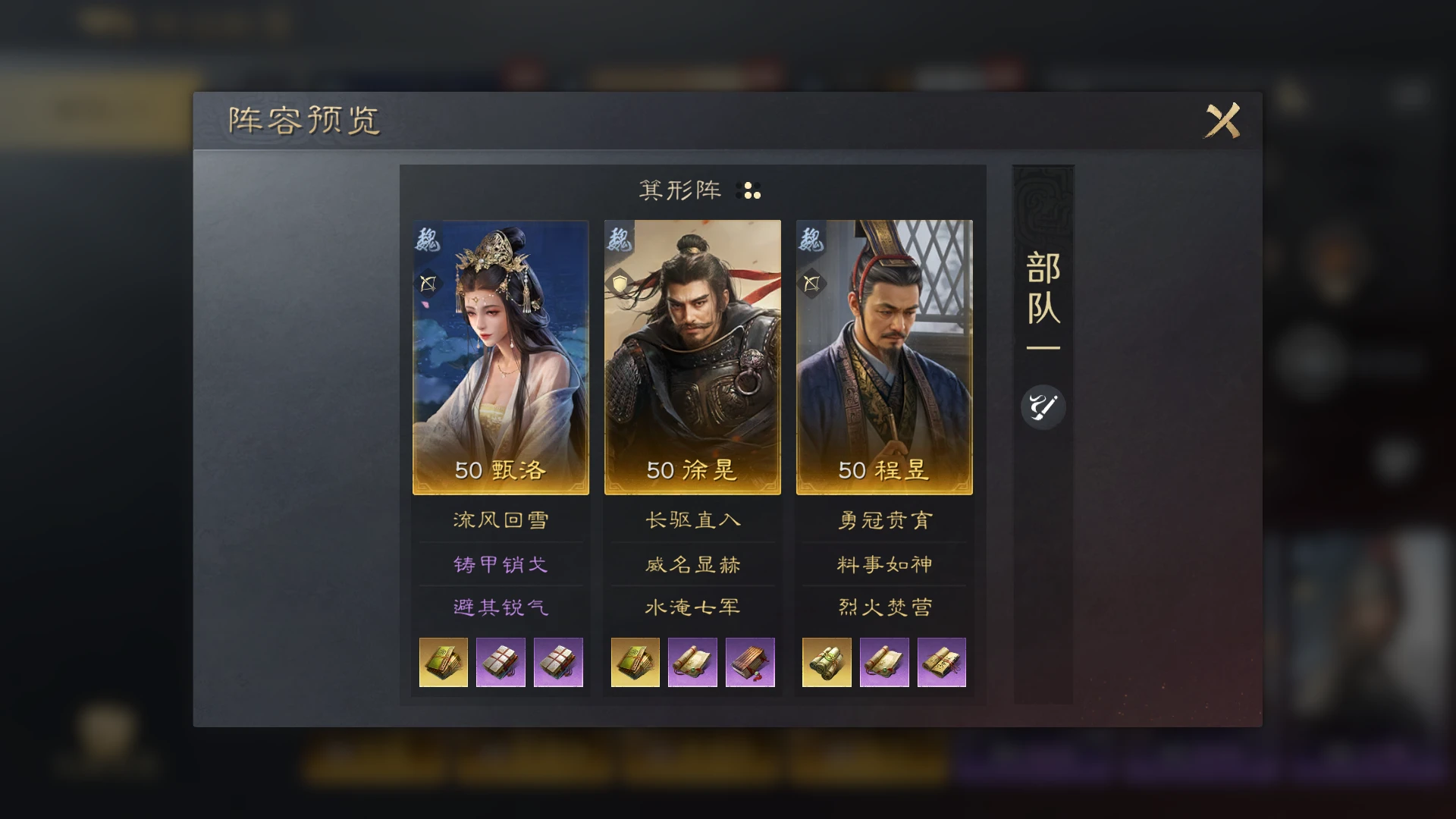Select the skill 长驱直入 on 徐晃

(x=692, y=520)
